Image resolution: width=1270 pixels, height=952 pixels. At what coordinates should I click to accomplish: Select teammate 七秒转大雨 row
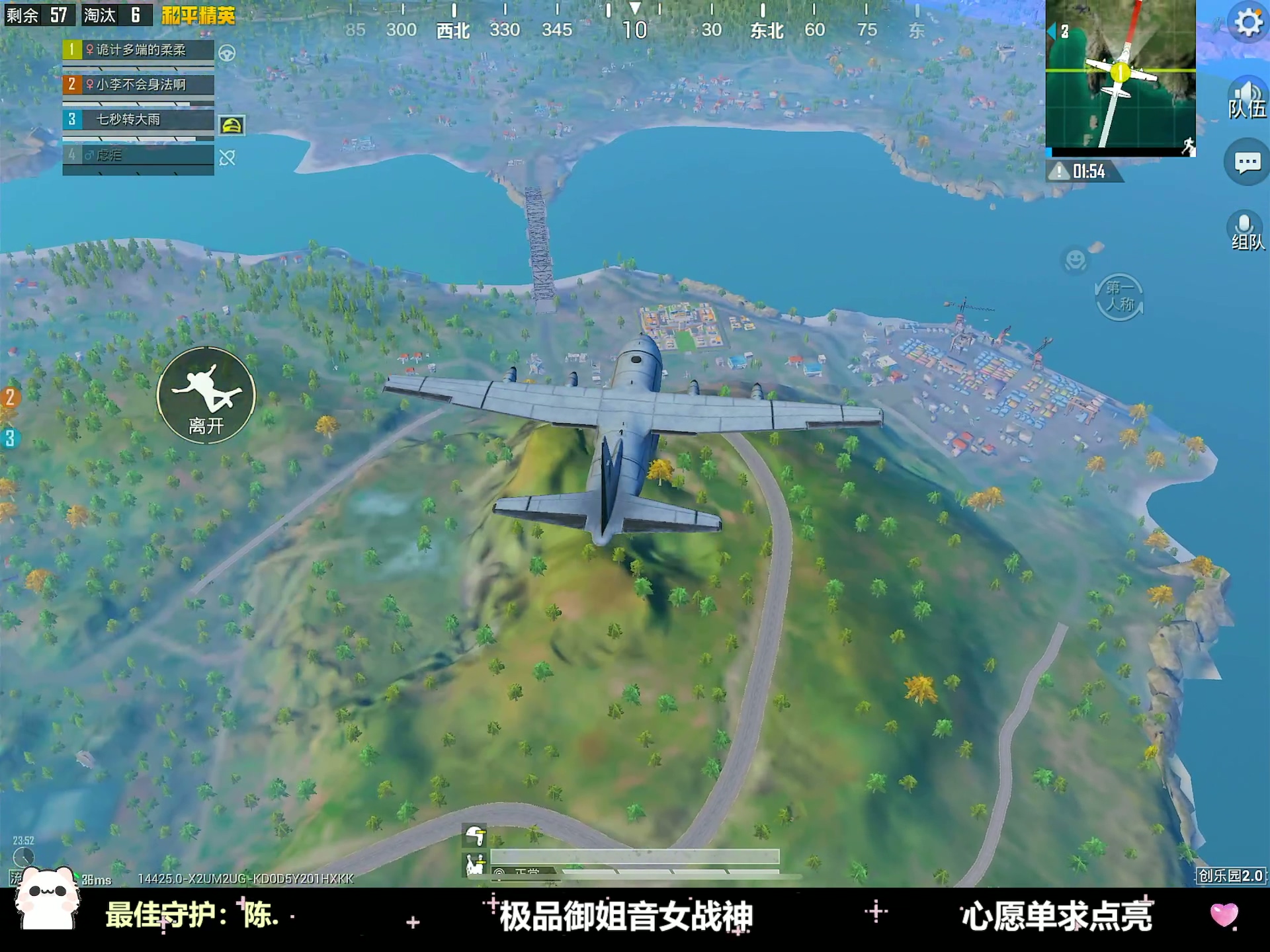138,120
